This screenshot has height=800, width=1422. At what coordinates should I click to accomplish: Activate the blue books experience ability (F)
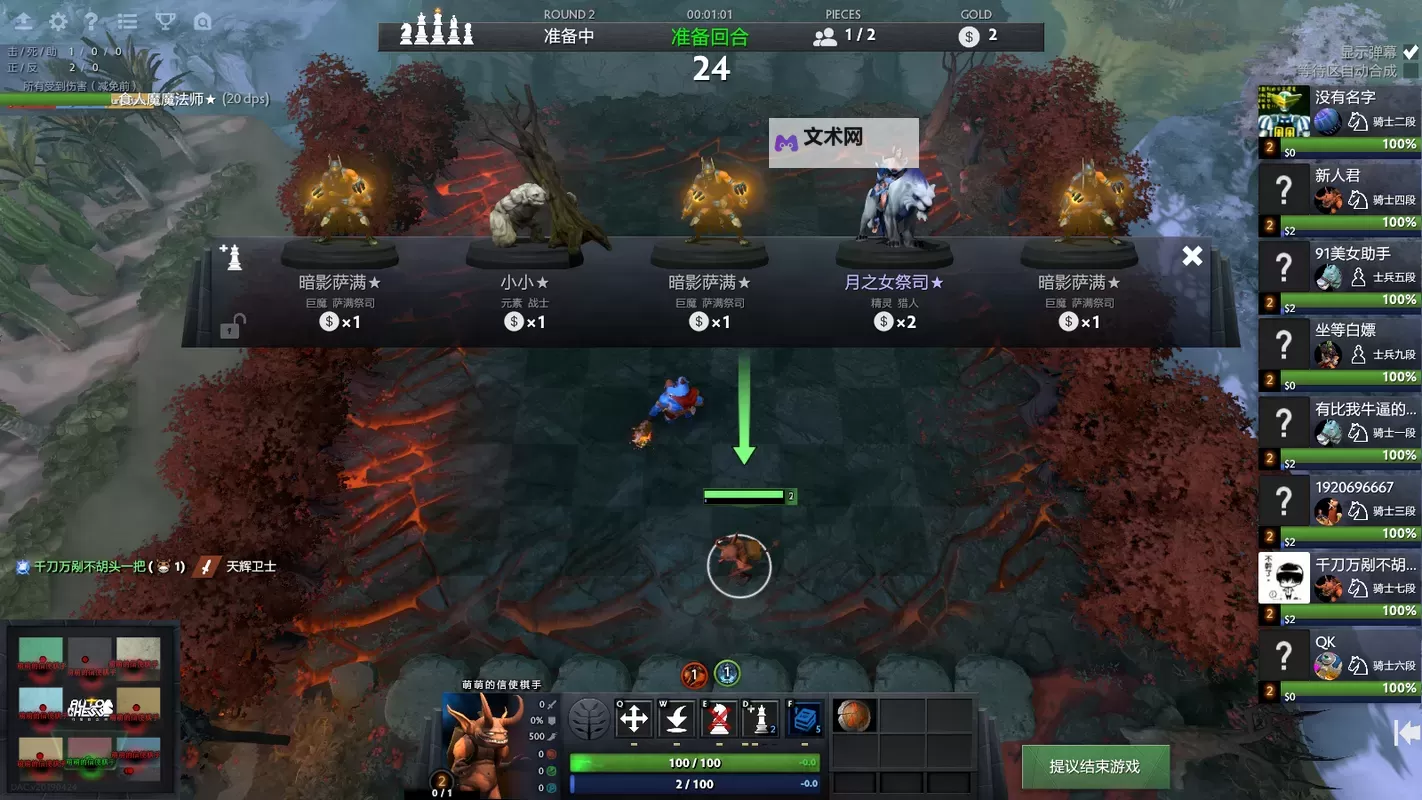click(805, 718)
